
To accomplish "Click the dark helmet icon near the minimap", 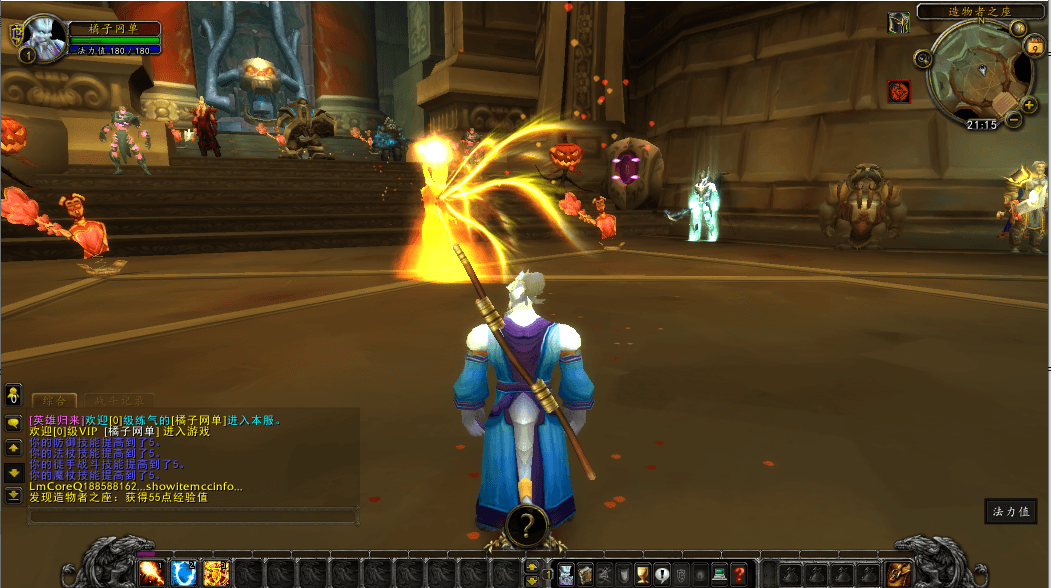I will pyautogui.click(x=898, y=22).
